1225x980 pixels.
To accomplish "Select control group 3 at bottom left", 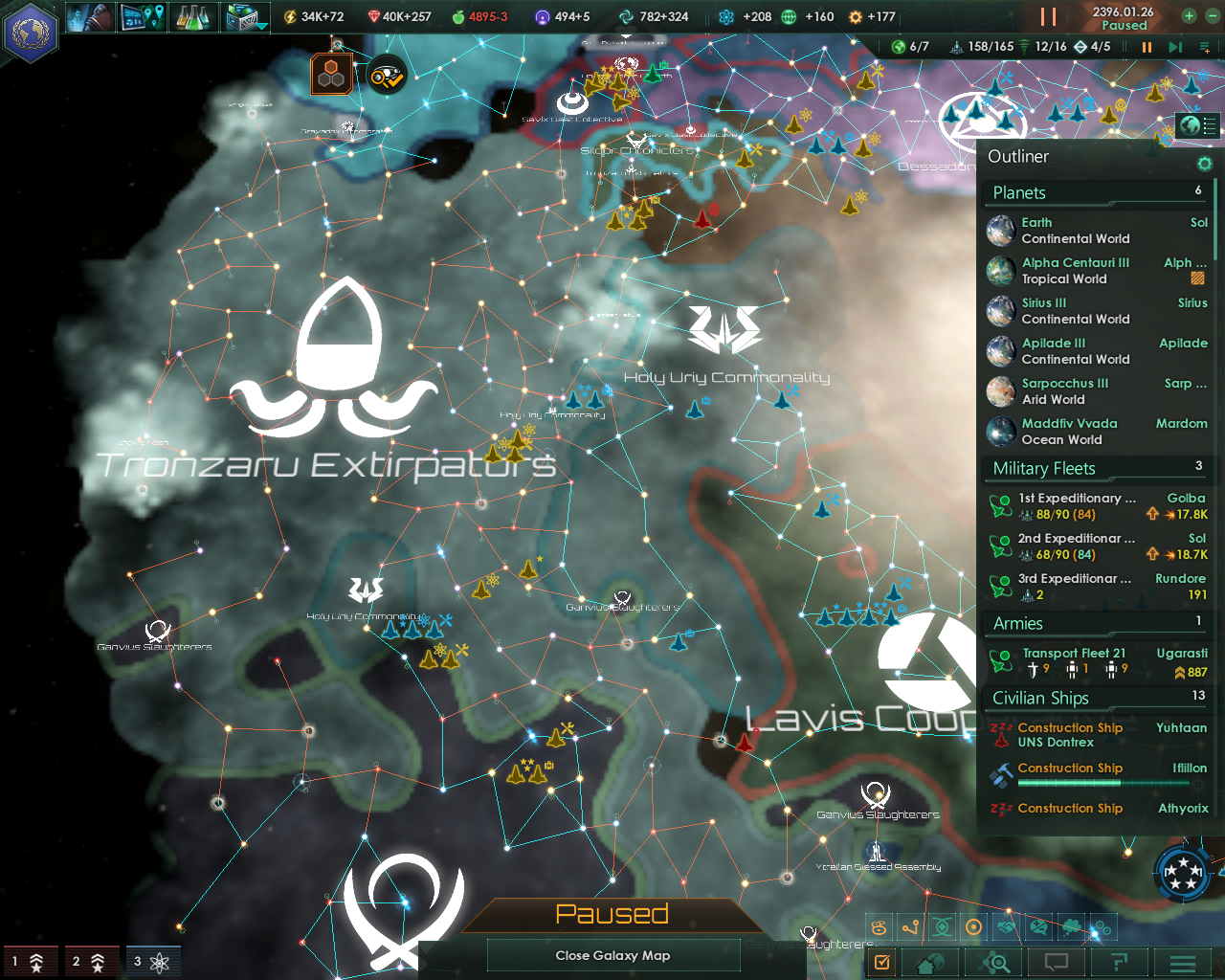I will click(153, 962).
